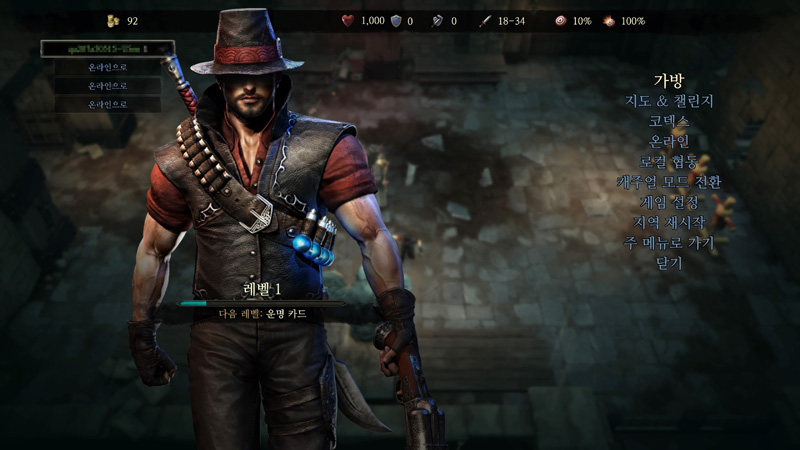This screenshot has width=800, height=450.
Task: Choose 로컬 협동 (Local Co-op)
Action: pyautogui.click(x=668, y=161)
